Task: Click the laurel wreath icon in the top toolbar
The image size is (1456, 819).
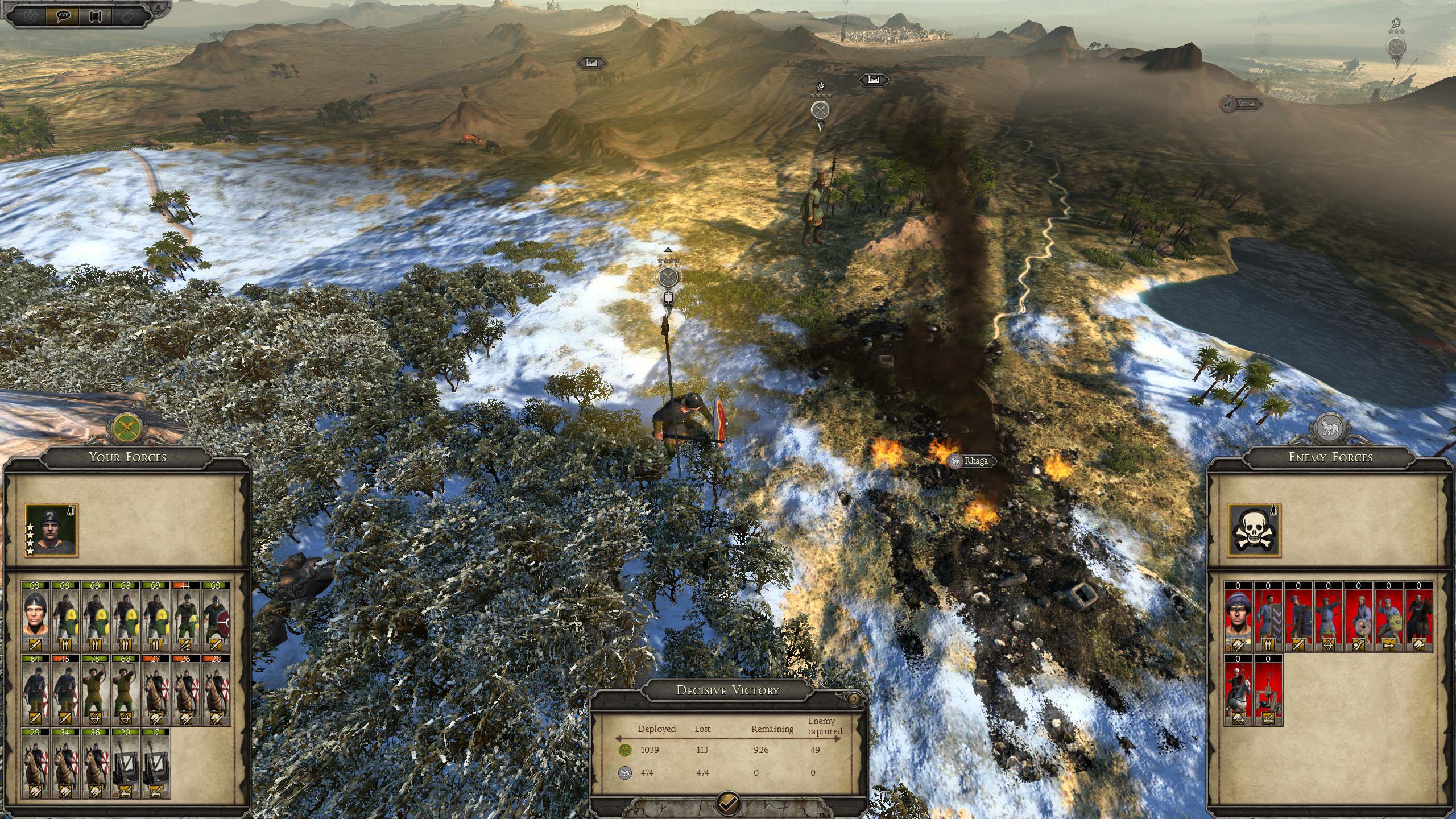Action: (30, 15)
